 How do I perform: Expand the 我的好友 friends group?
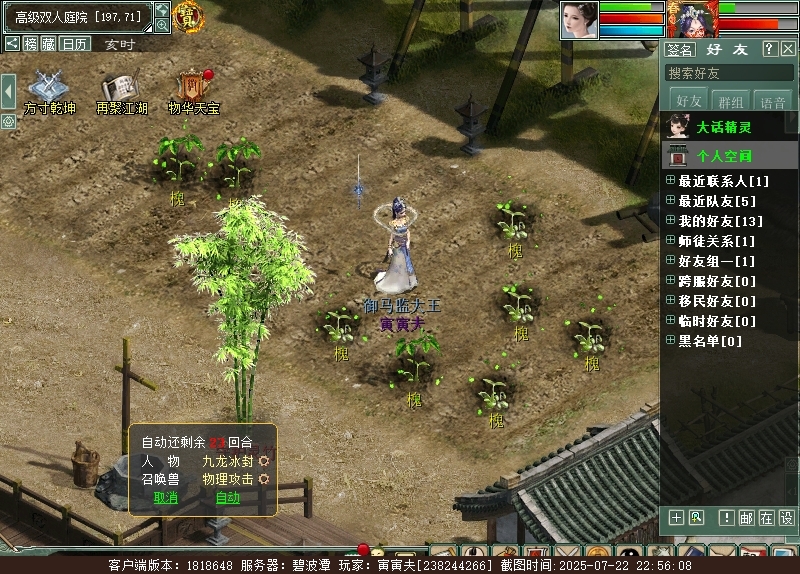tap(671, 221)
